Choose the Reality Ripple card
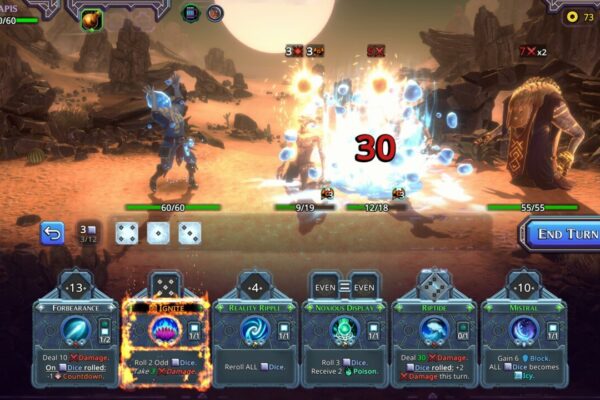 (x=254, y=330)
